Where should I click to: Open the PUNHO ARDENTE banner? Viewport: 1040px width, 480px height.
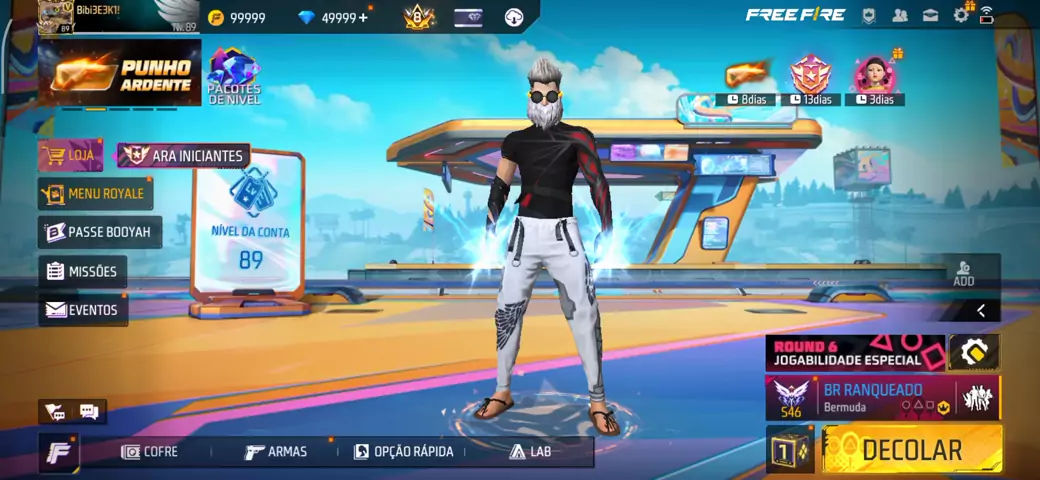click(120, 74)
